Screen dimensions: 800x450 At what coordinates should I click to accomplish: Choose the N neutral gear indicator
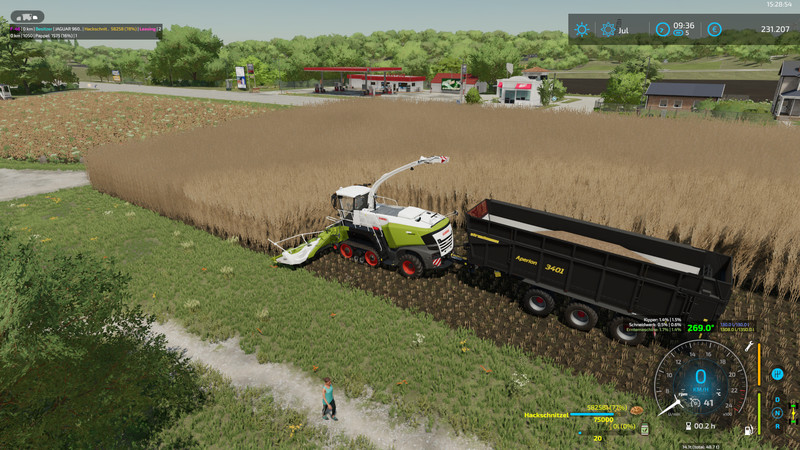click(777, 412)
